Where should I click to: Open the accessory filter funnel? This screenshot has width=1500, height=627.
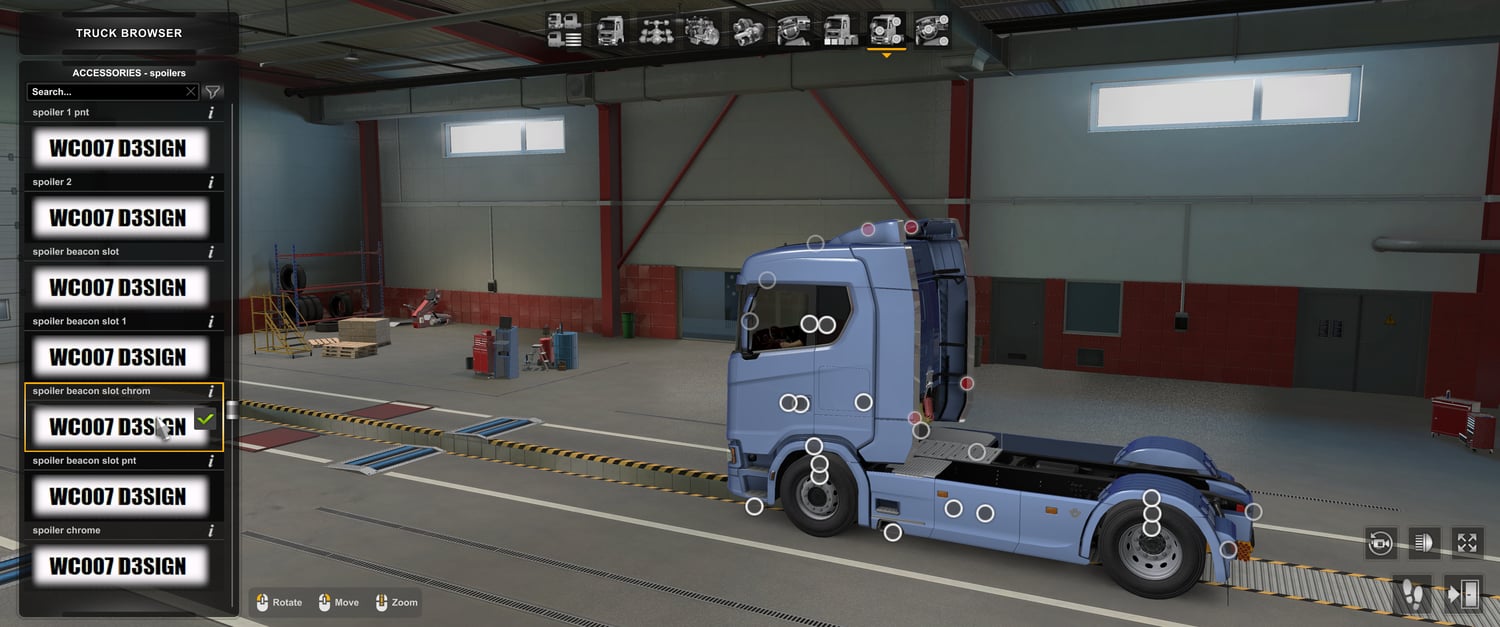tap(213, 92)
